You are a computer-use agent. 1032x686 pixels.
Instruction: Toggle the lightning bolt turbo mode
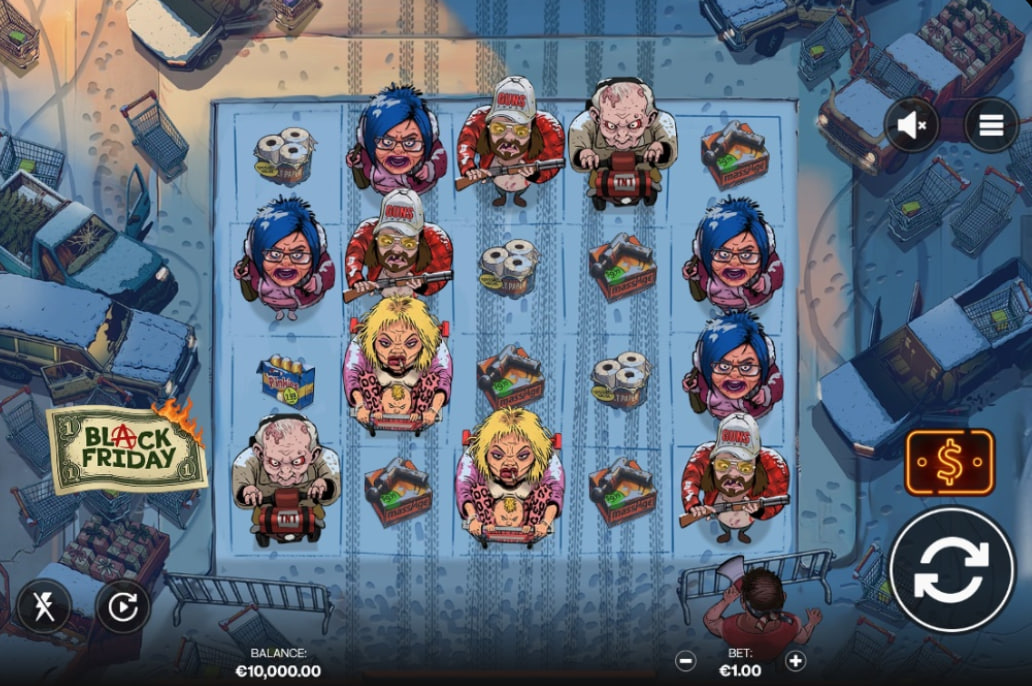coord(43,605)
